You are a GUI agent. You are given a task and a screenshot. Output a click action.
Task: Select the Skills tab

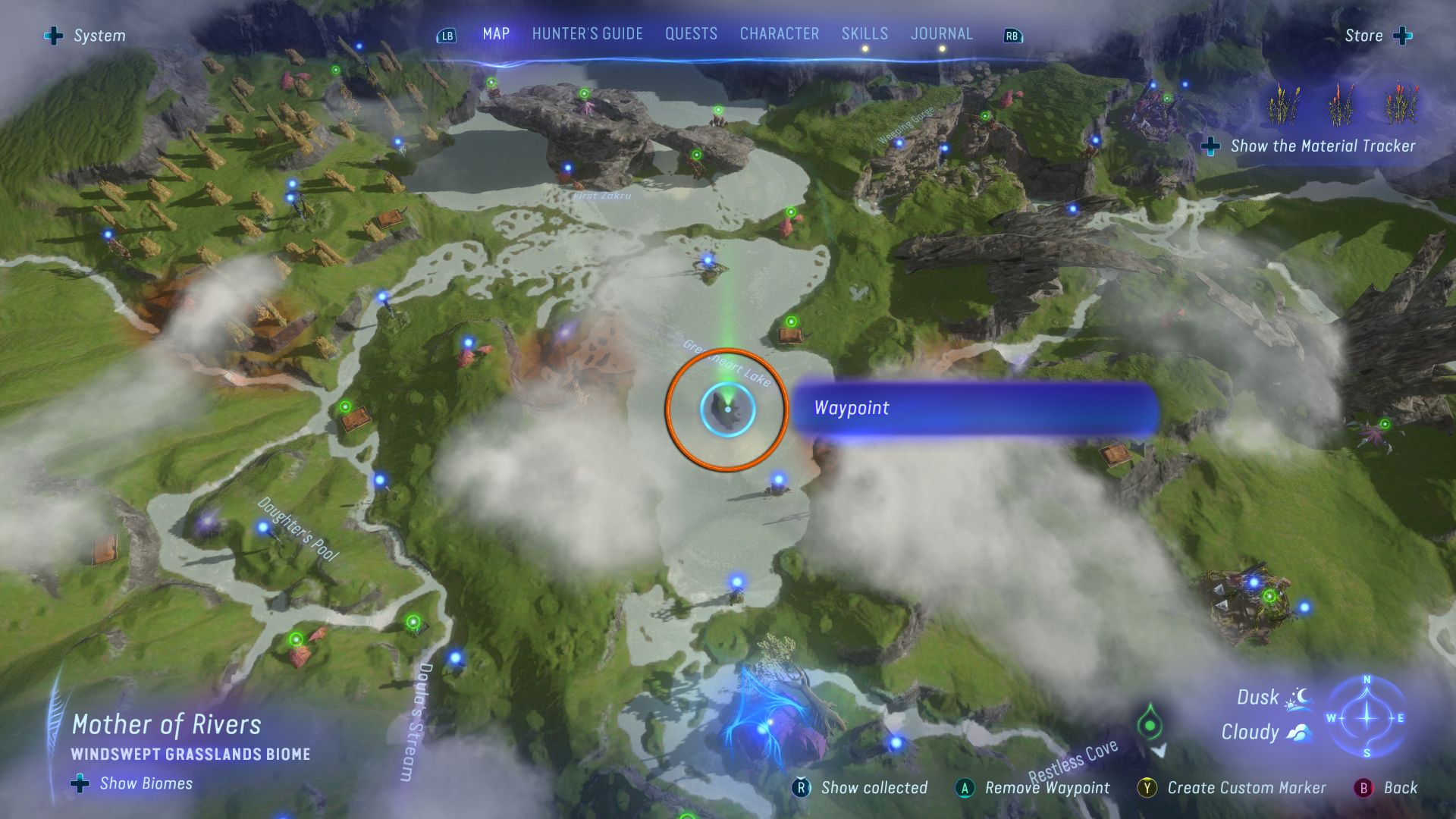[x=864, y=34]
